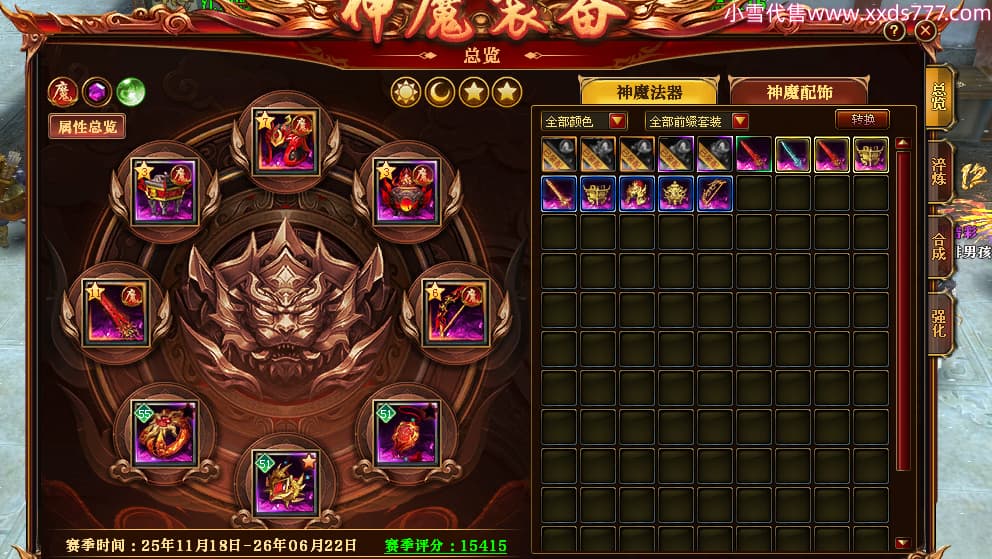Click the sun emblem icon
This screenshot has width=992, height=559.
(x=406, y=92)
